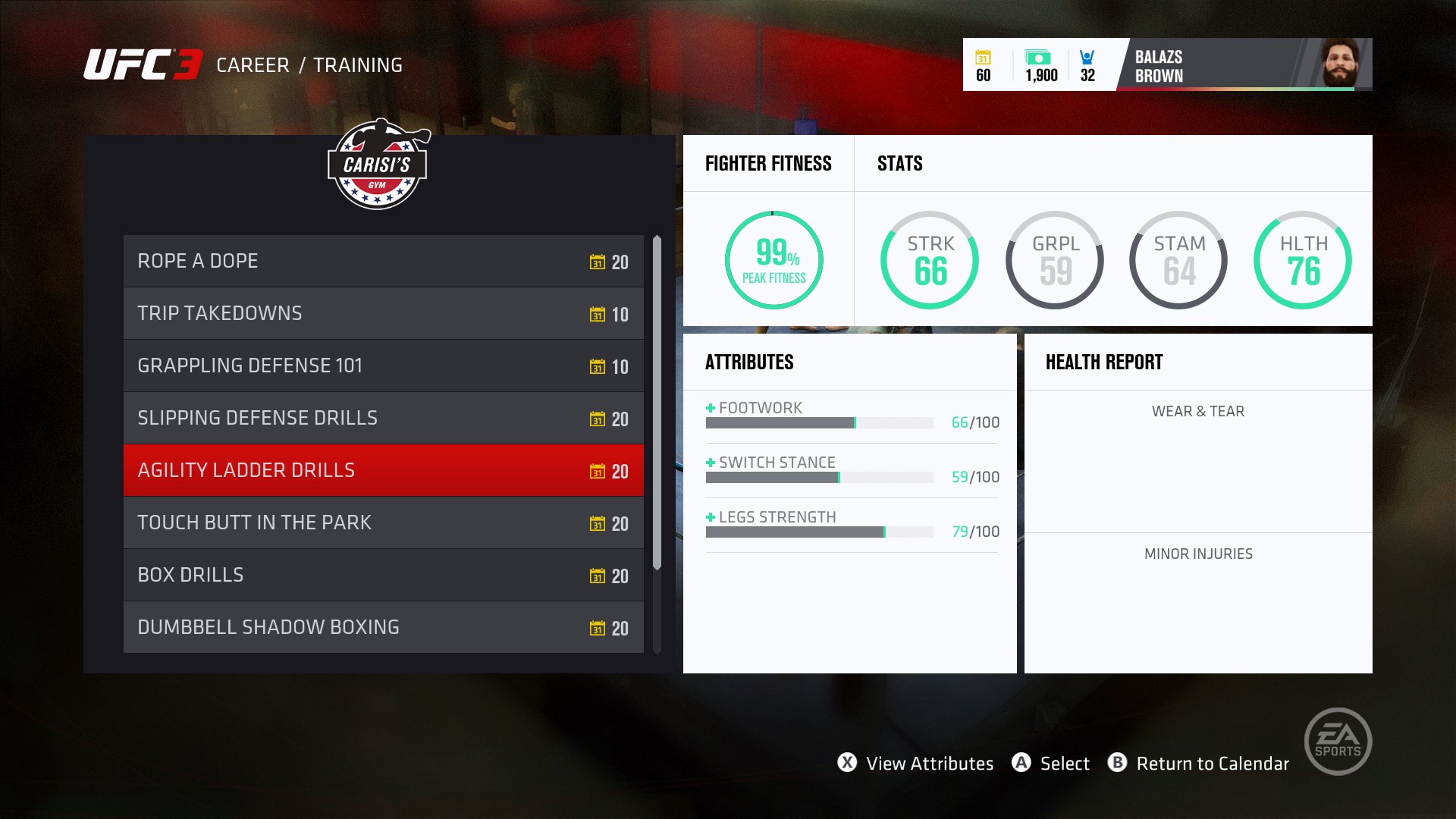Viewport: 1456px width, 819px height.
Task: Choose Touch Butt in the Park
Action: (383, 523)
